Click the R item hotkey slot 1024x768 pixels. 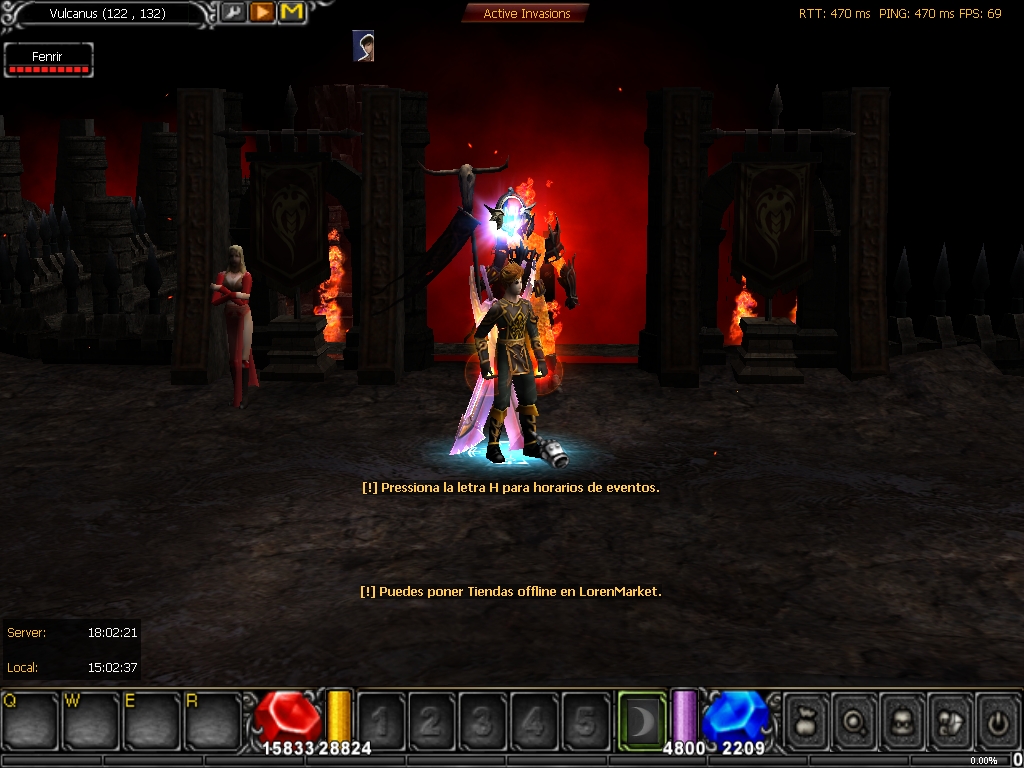click(213, 718)
